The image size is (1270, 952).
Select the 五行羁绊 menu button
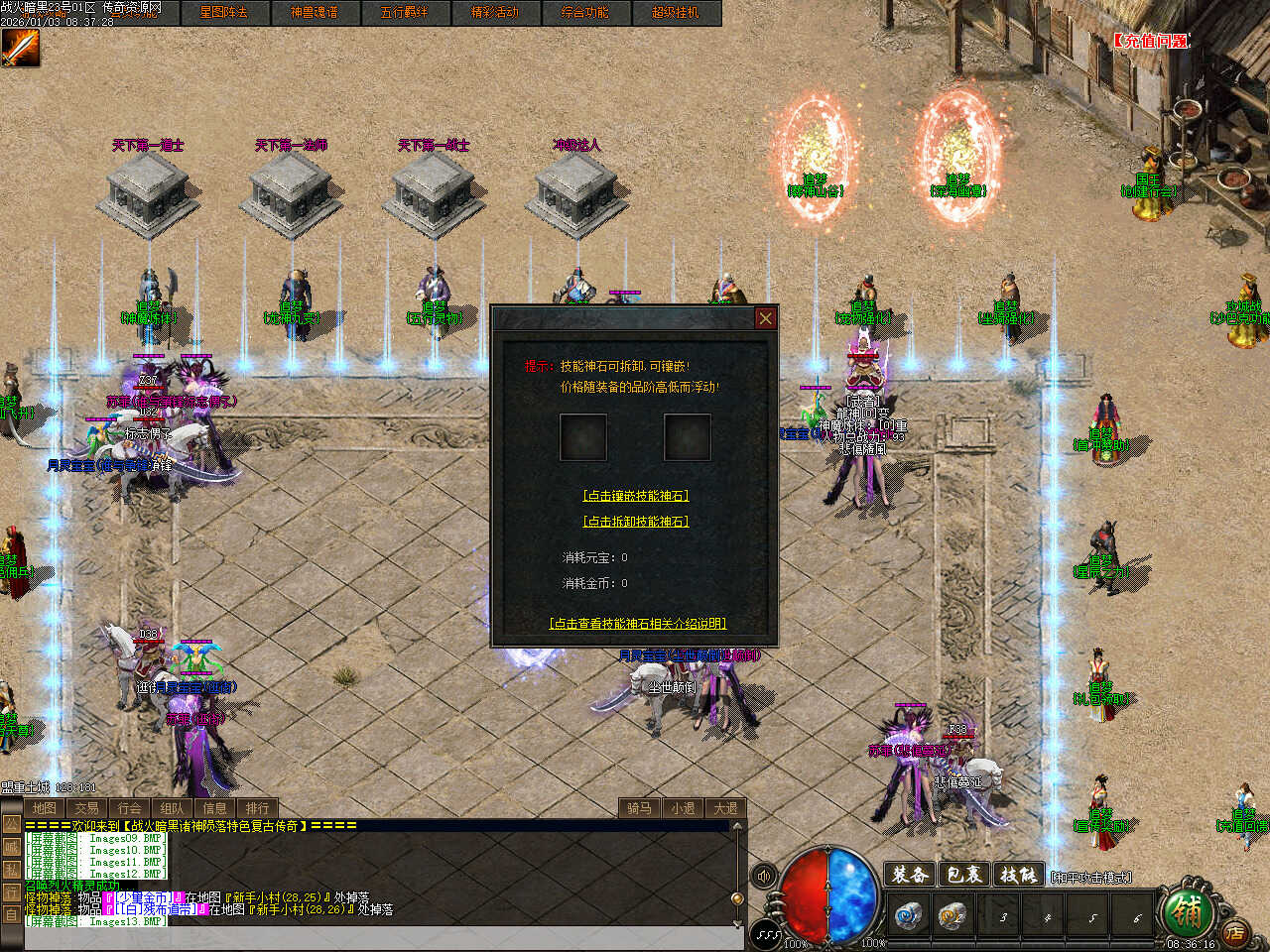pos(404,13)
